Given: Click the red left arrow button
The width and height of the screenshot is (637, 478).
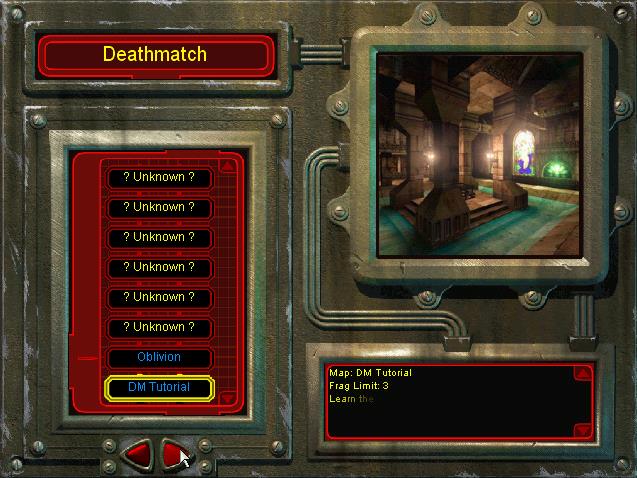Looking at the screenshot, I should point(137,454).
